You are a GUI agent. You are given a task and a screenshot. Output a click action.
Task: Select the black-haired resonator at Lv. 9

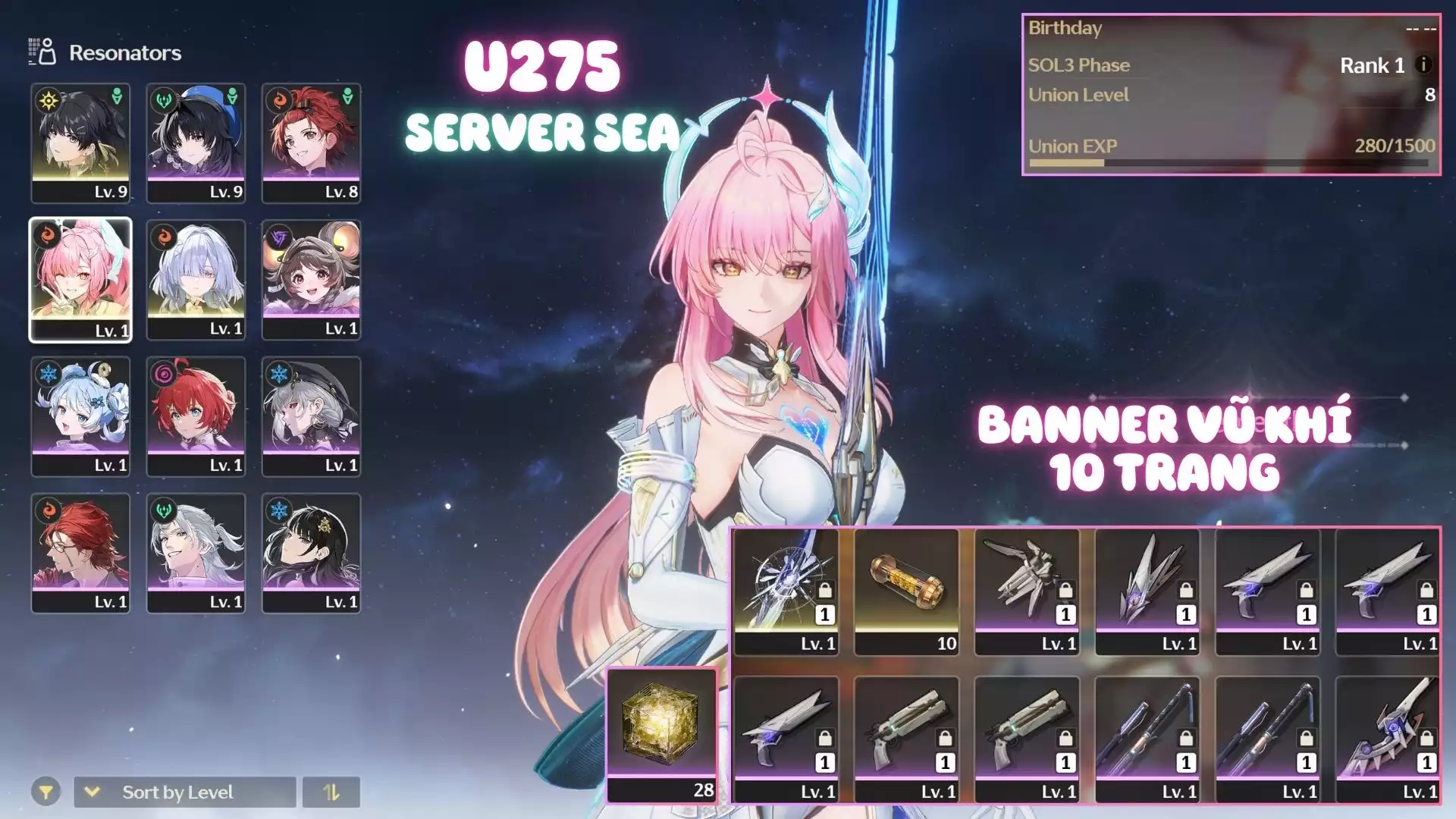80,143
